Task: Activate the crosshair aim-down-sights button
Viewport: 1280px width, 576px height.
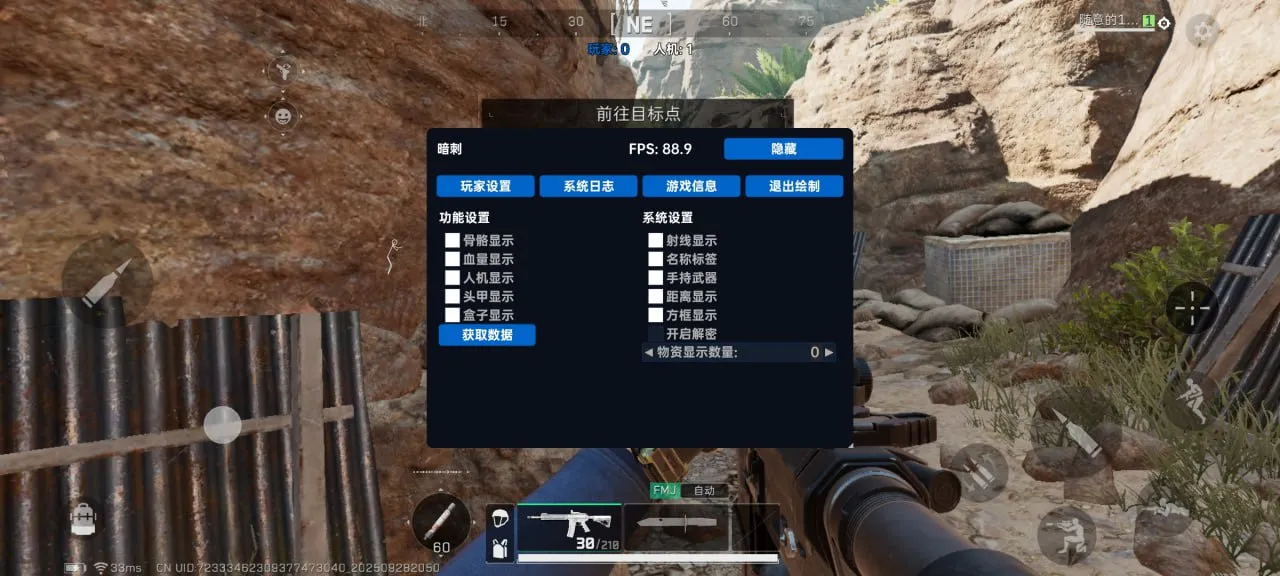Action: [1192, 307]
